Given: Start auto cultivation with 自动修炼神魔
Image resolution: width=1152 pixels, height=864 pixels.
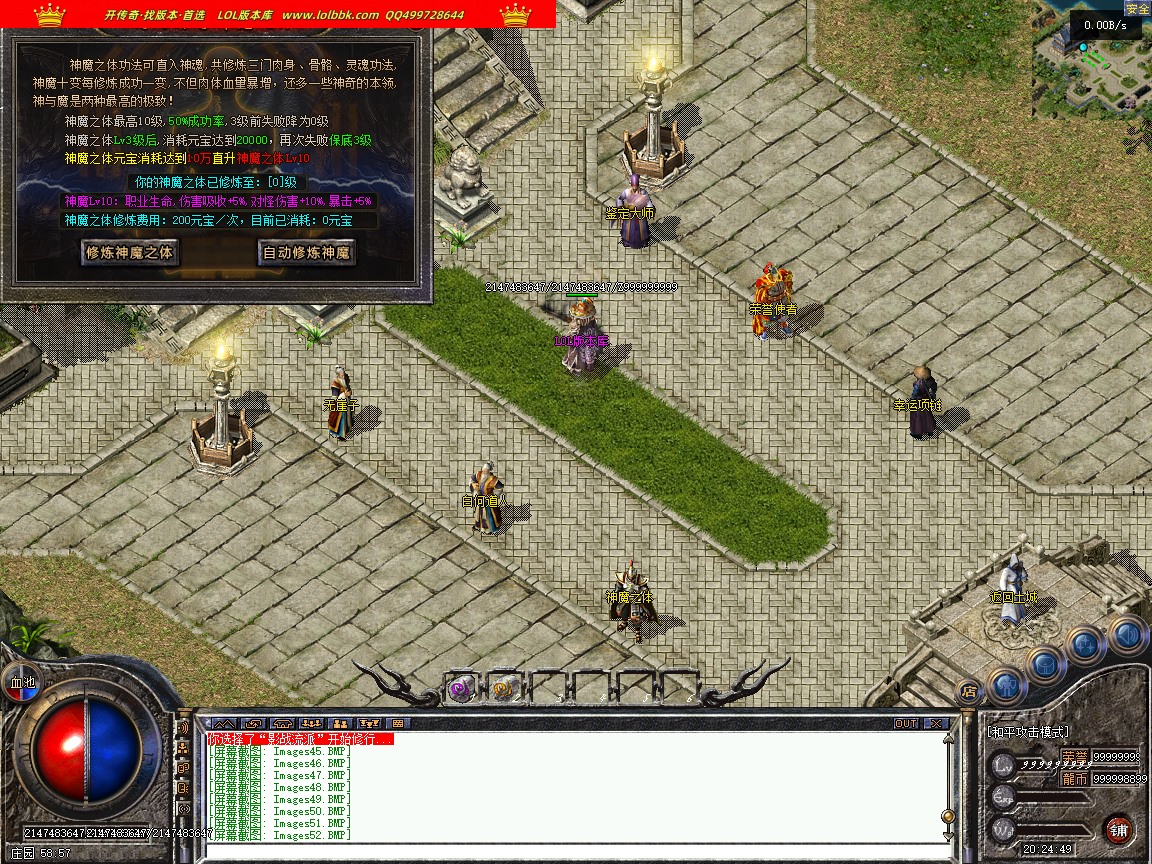Looking at the screenshot, I should point(306,253).
